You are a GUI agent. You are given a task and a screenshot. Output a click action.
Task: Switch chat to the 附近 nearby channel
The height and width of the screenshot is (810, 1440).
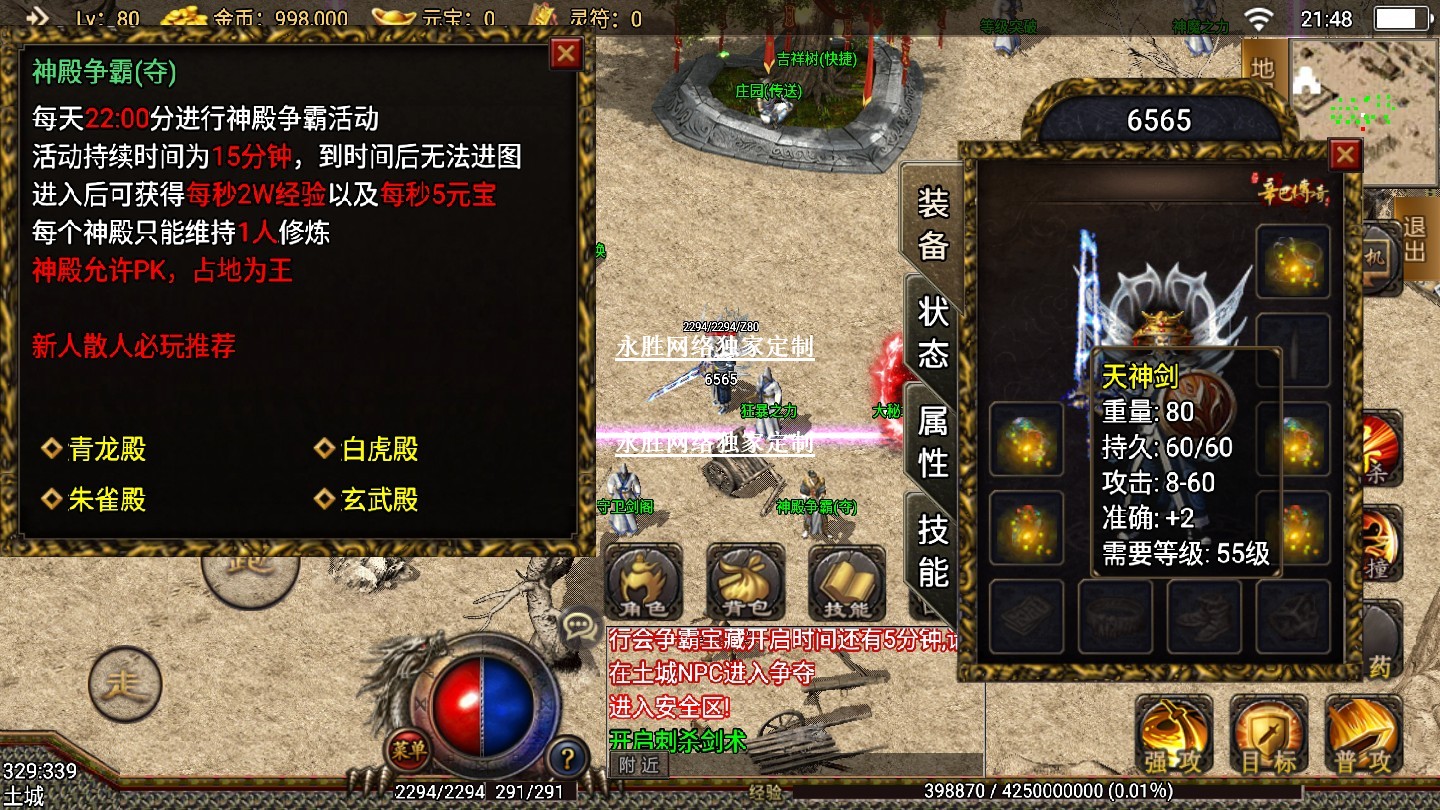coord(638,765)
